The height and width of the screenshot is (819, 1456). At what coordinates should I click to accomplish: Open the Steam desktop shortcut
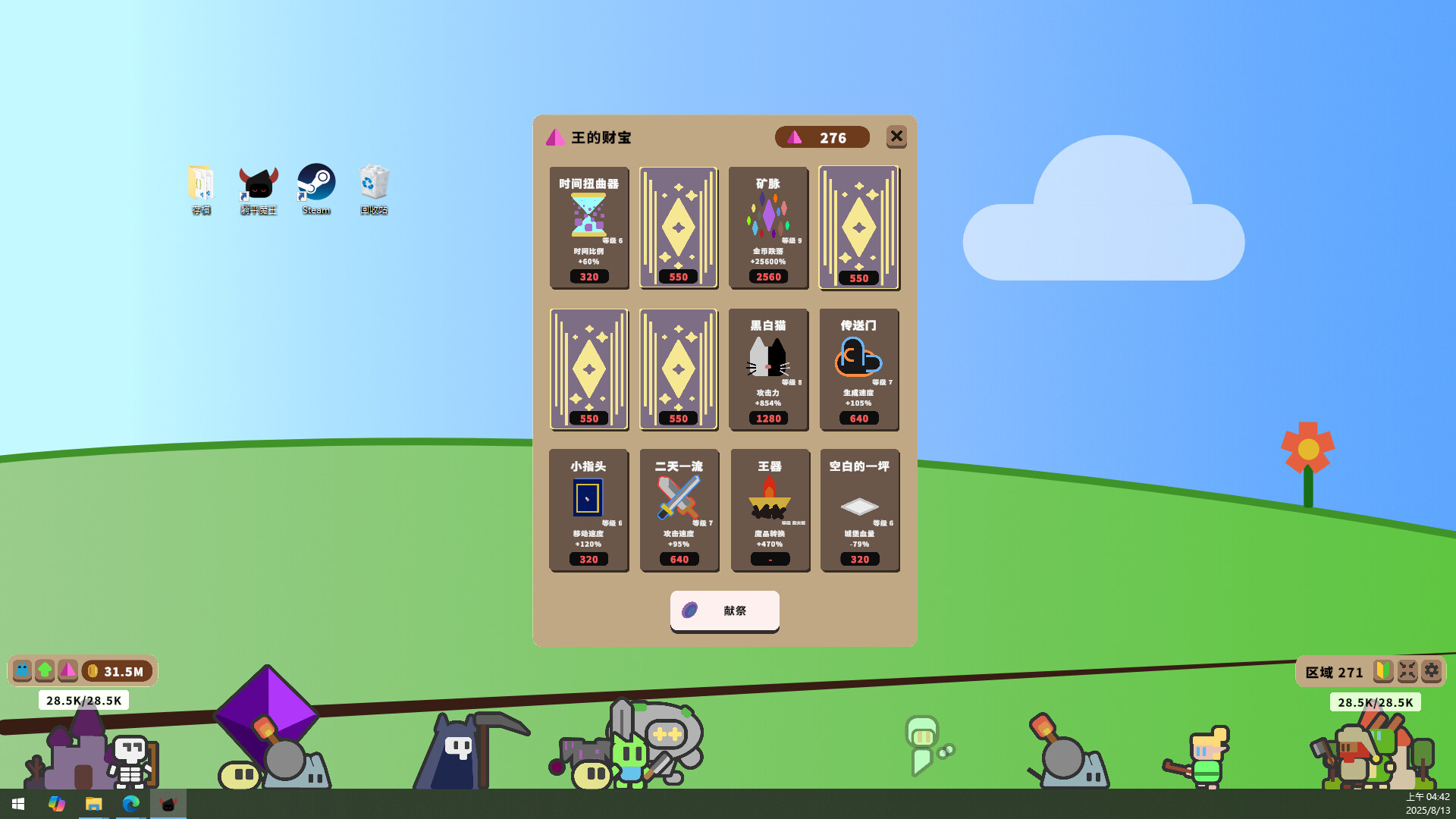[x=316, y=189]
